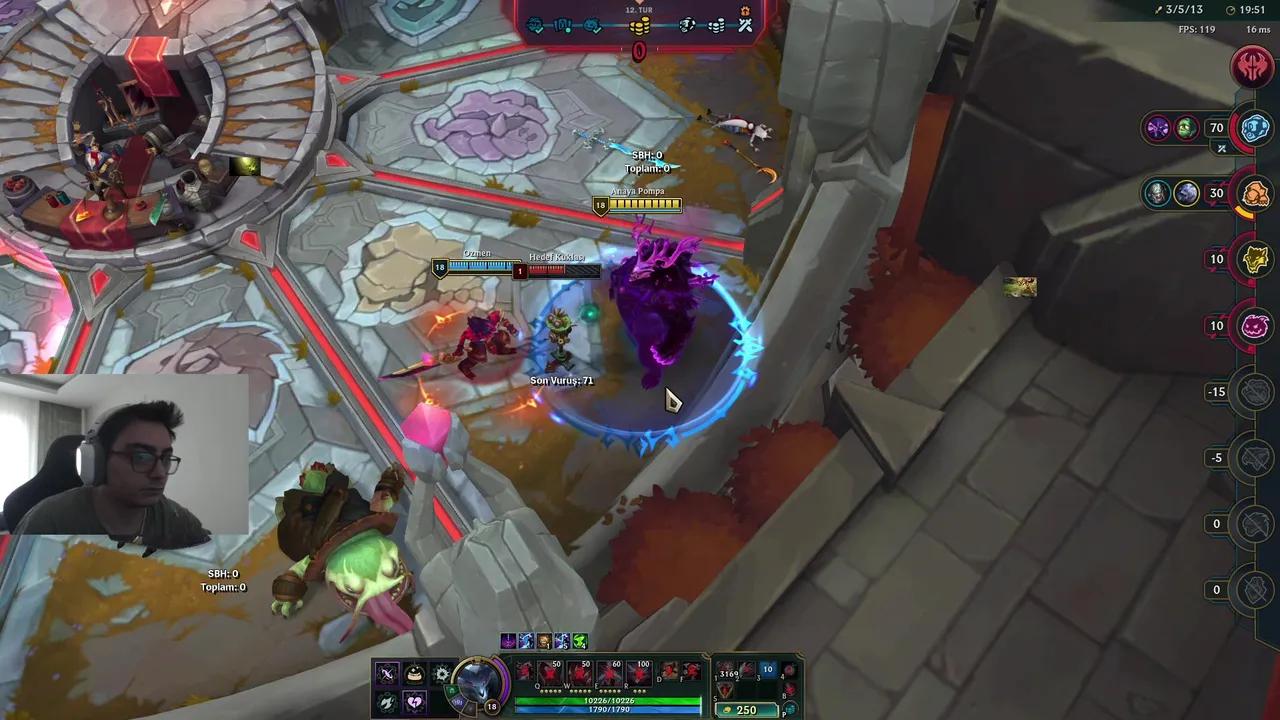This screenshot has width=1280, height=720.
Task: Click the green buff icon above the ability bar
Action: tap(579, 642)
